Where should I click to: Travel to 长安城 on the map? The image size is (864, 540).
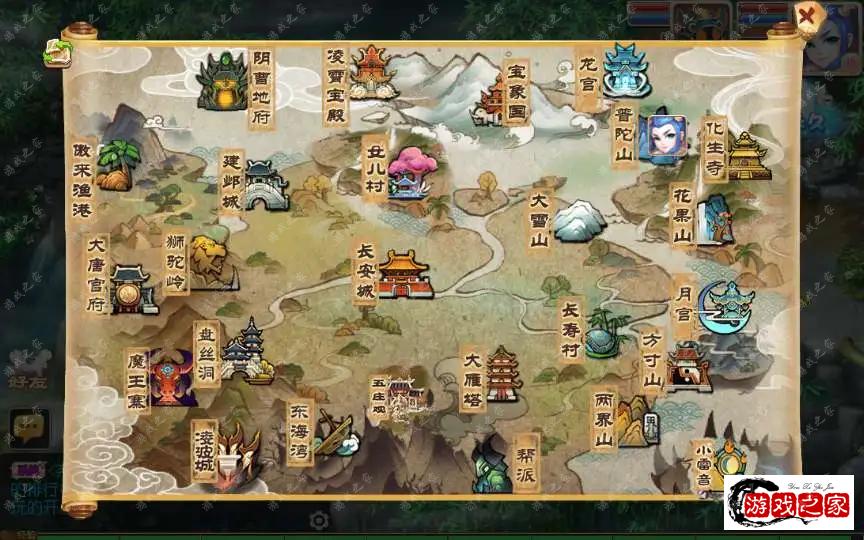point(403,273)
